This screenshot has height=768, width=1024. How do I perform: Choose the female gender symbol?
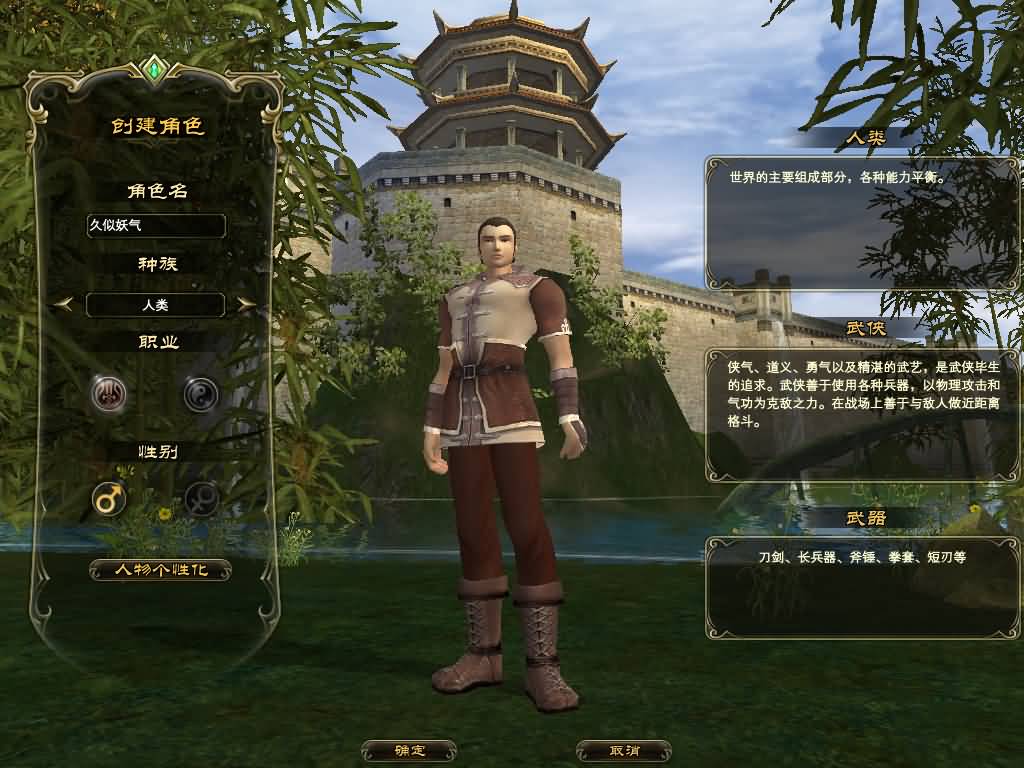point(201,498)
